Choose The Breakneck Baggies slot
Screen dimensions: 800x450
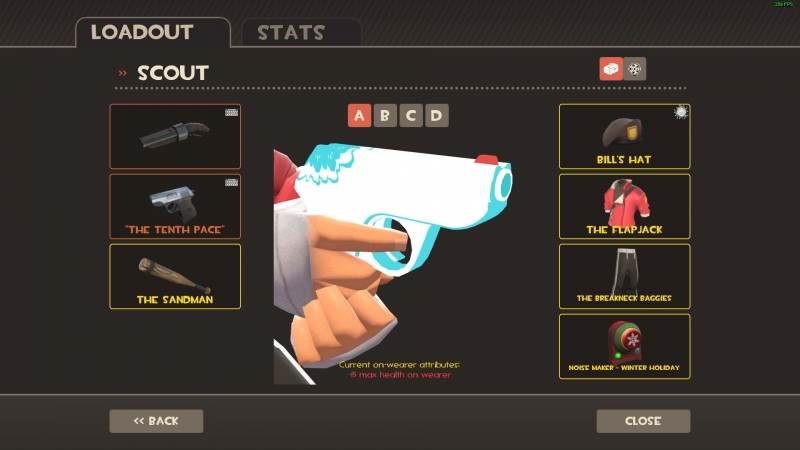coord(624,276)
